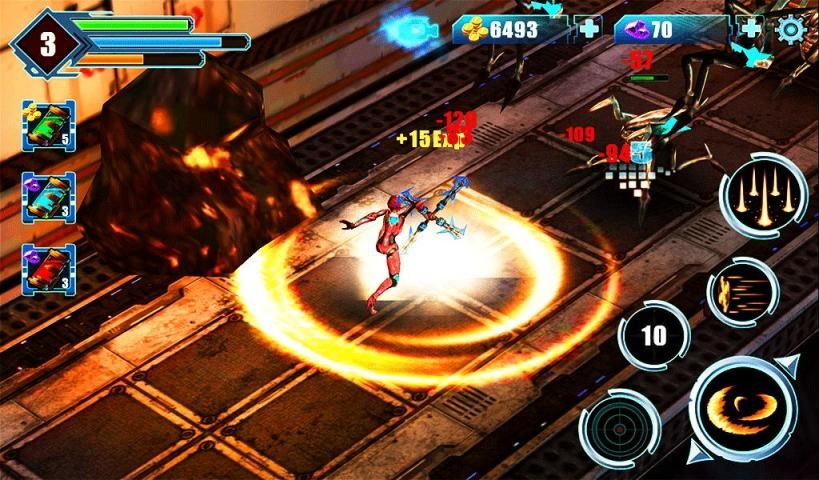Use the green potion card

tap(48, 126)
